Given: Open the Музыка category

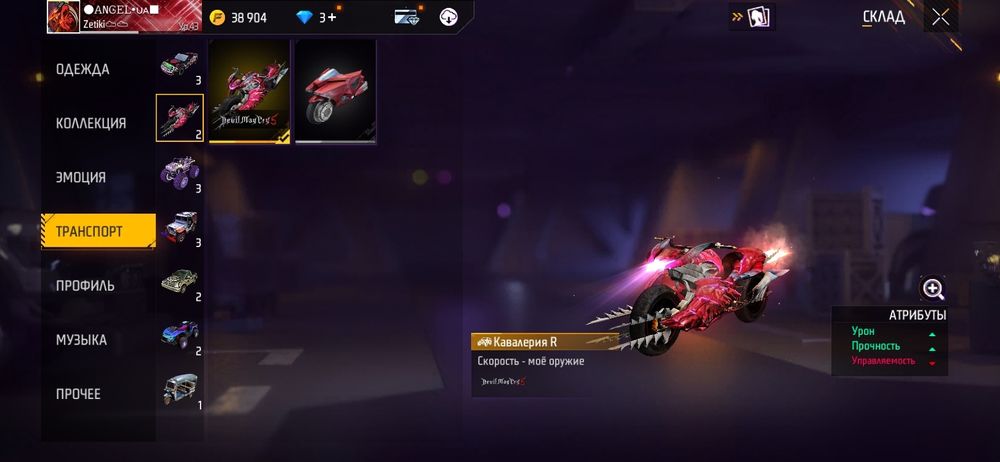Looking at the screenshot, I should (81, 340).
